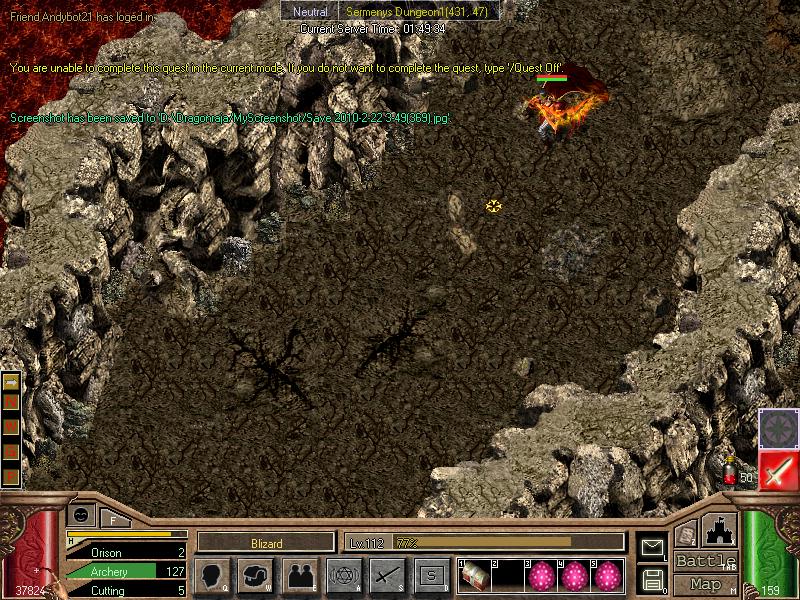Select the Cutting skill row
This screenshot has height=600, width=800.
[126, 590]
